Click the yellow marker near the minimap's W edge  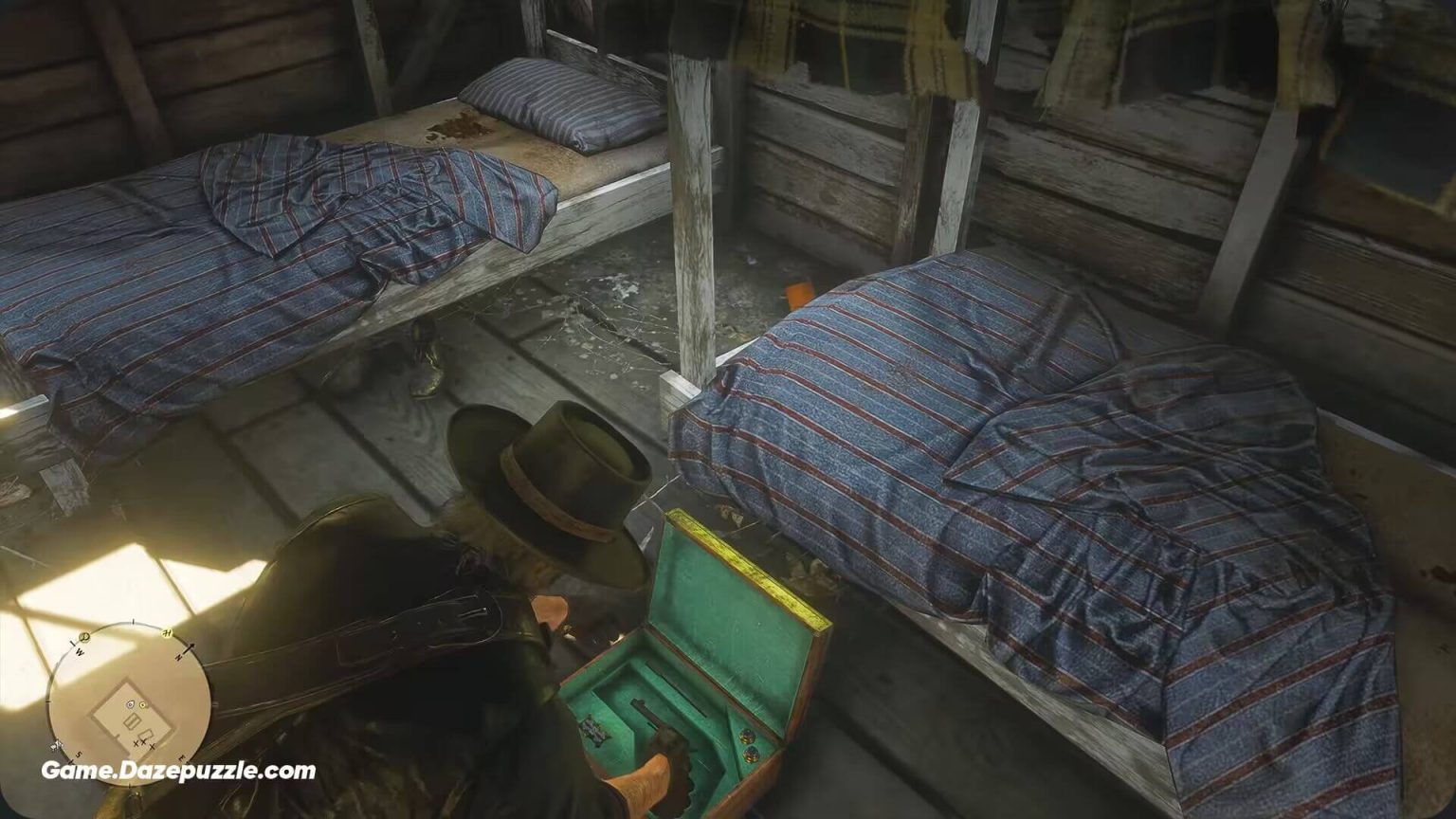tap(83, 638)
